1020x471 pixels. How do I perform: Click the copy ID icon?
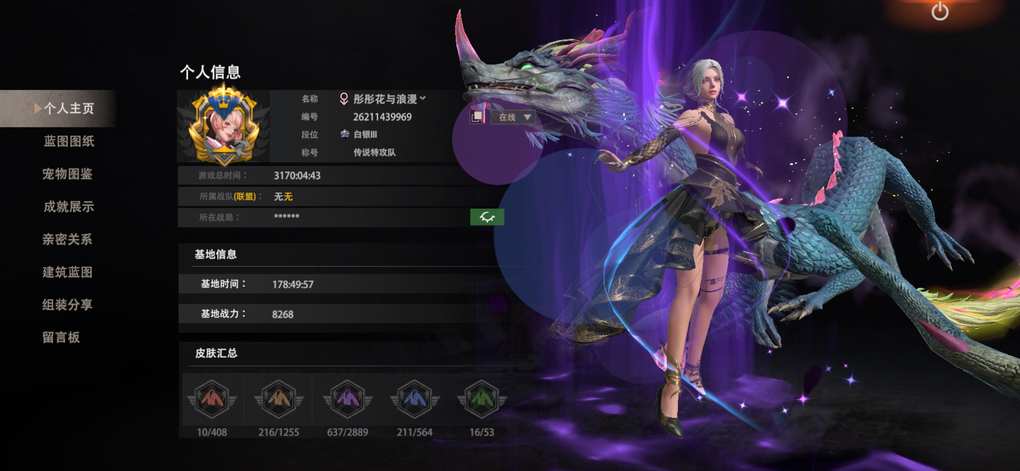478,116
